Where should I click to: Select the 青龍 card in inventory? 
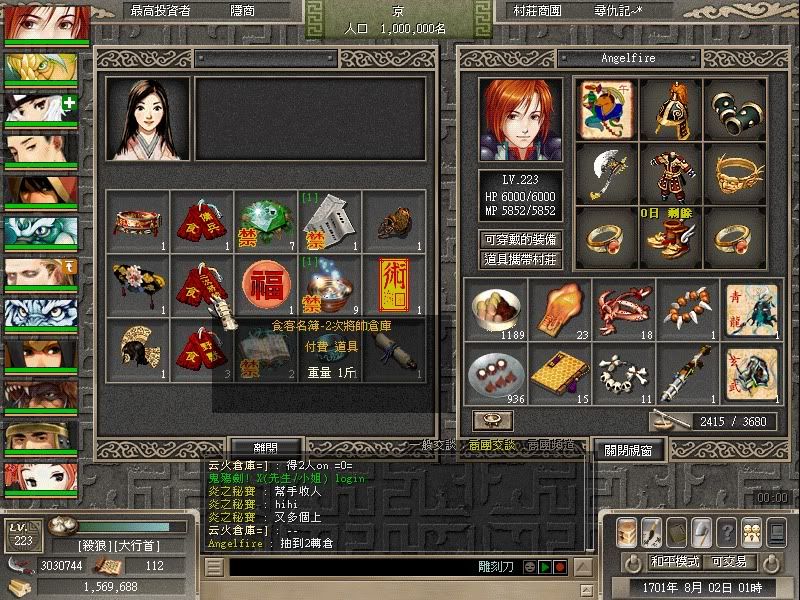(x=748, y=308)
